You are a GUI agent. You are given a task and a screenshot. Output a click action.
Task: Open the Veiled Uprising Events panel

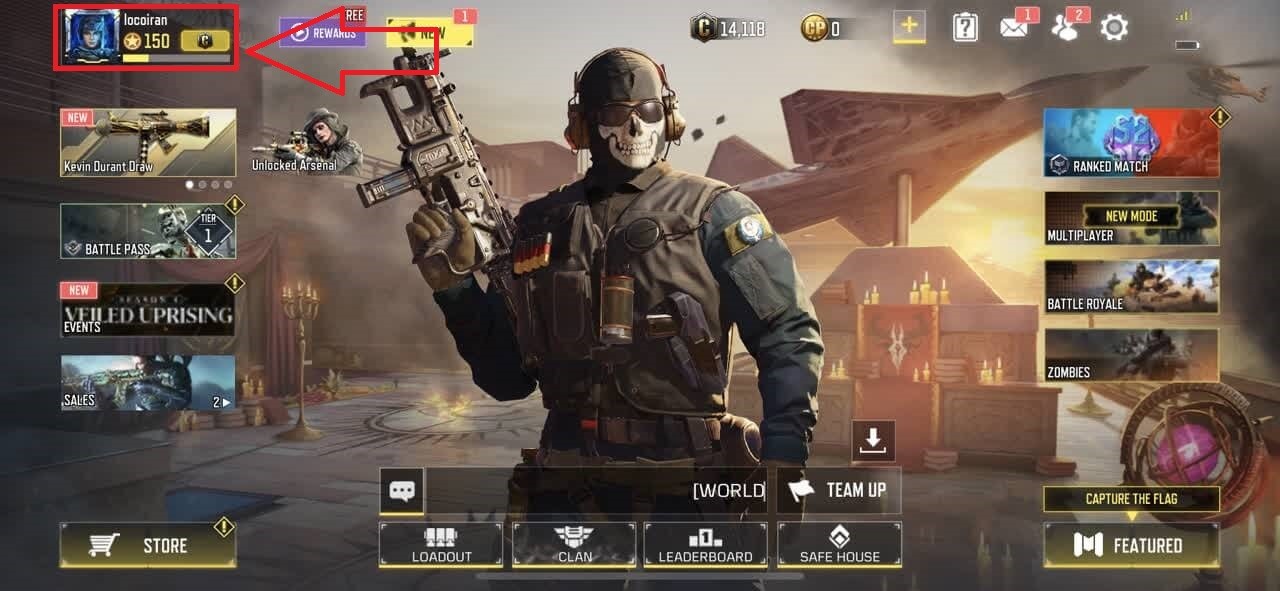coord(148,310)
